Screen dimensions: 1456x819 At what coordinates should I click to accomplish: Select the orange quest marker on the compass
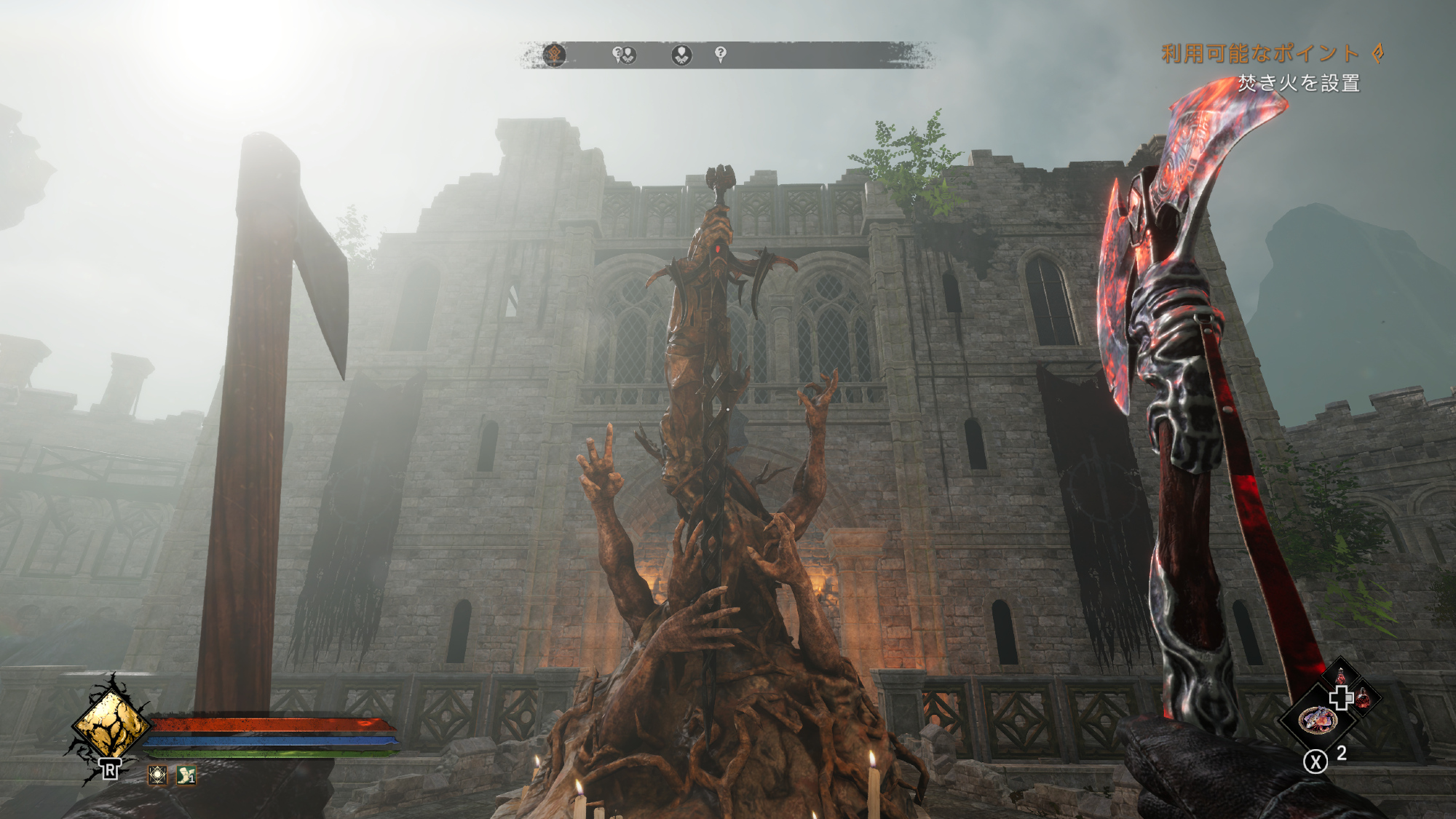554,55
